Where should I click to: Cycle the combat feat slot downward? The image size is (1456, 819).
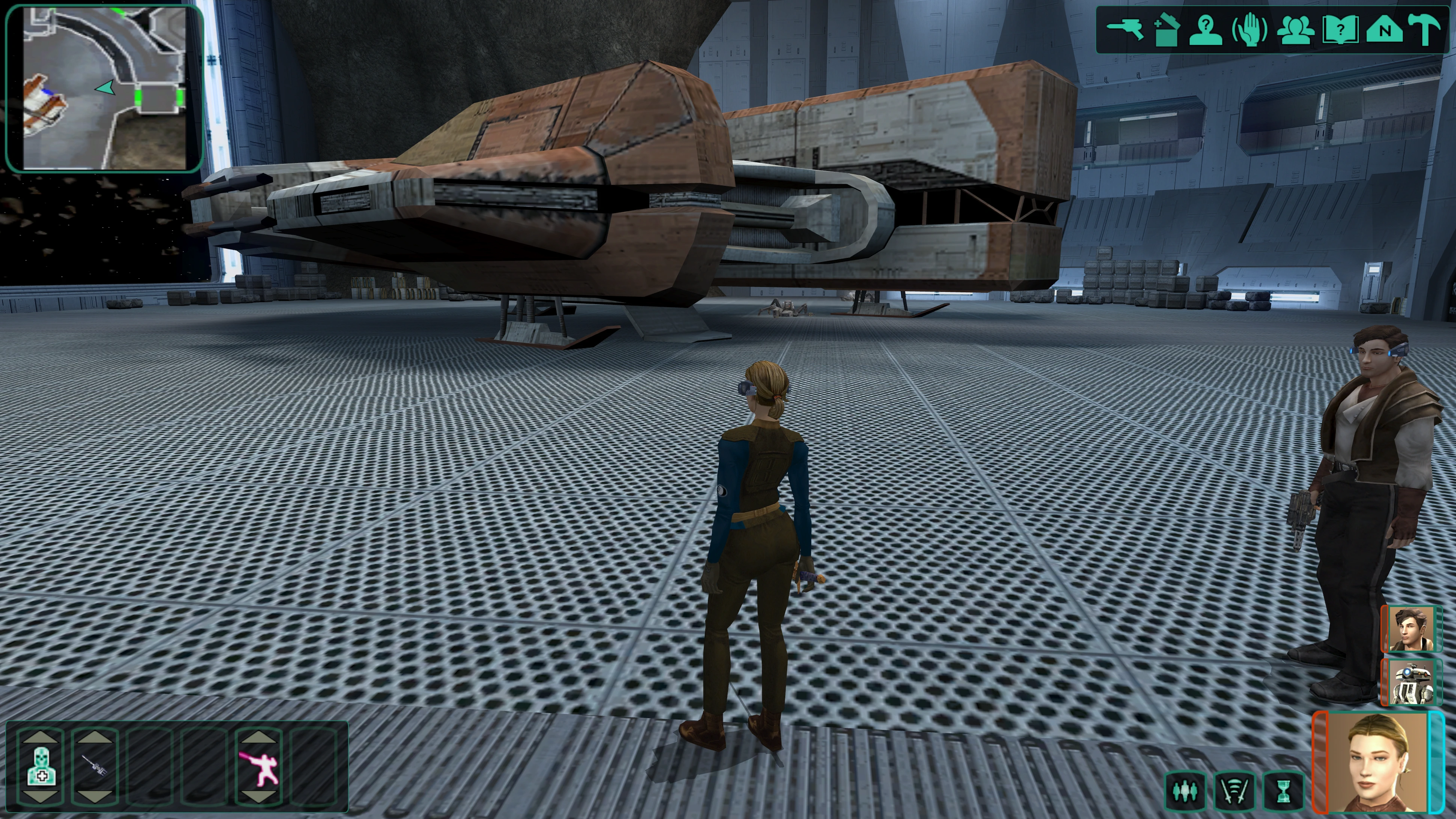[x=259, y=797]
